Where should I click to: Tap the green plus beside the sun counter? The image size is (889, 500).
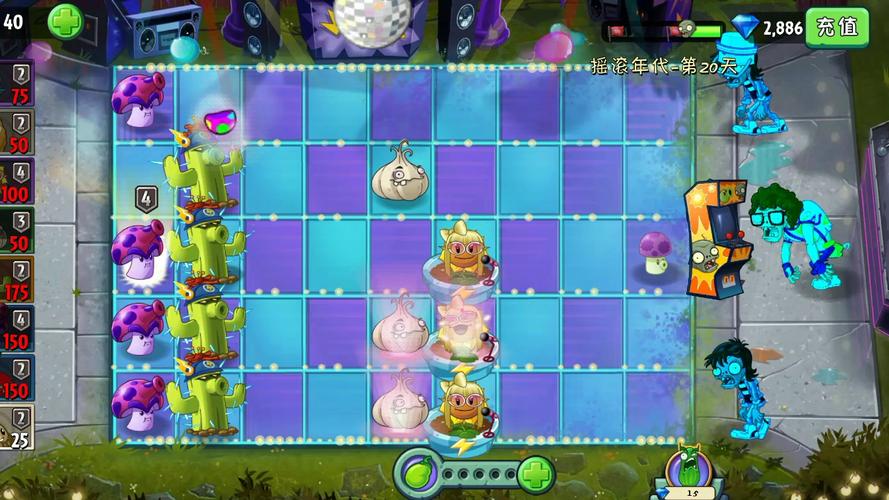tap(65, 21)
